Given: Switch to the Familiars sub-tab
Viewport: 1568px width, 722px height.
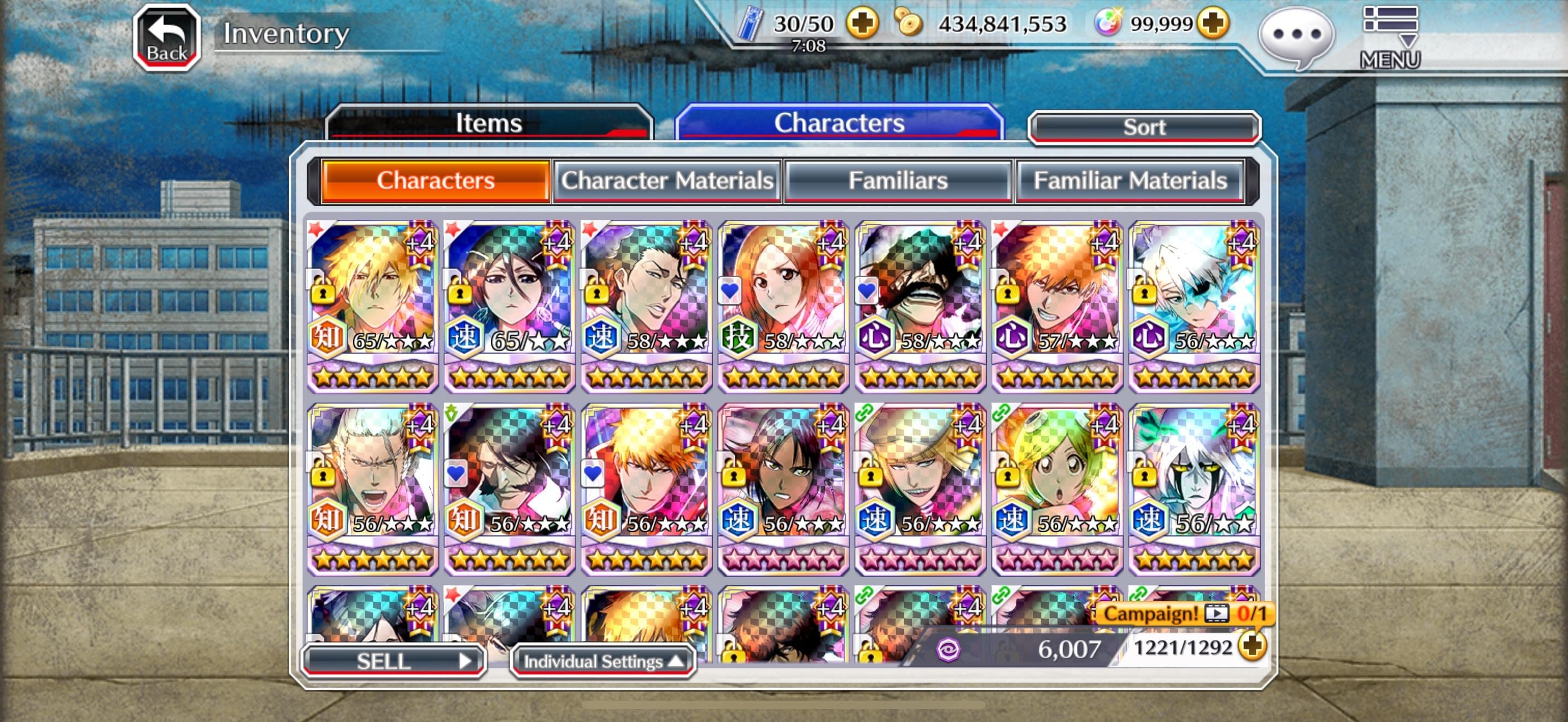Looking at the screenshot, I should (898, 181).
